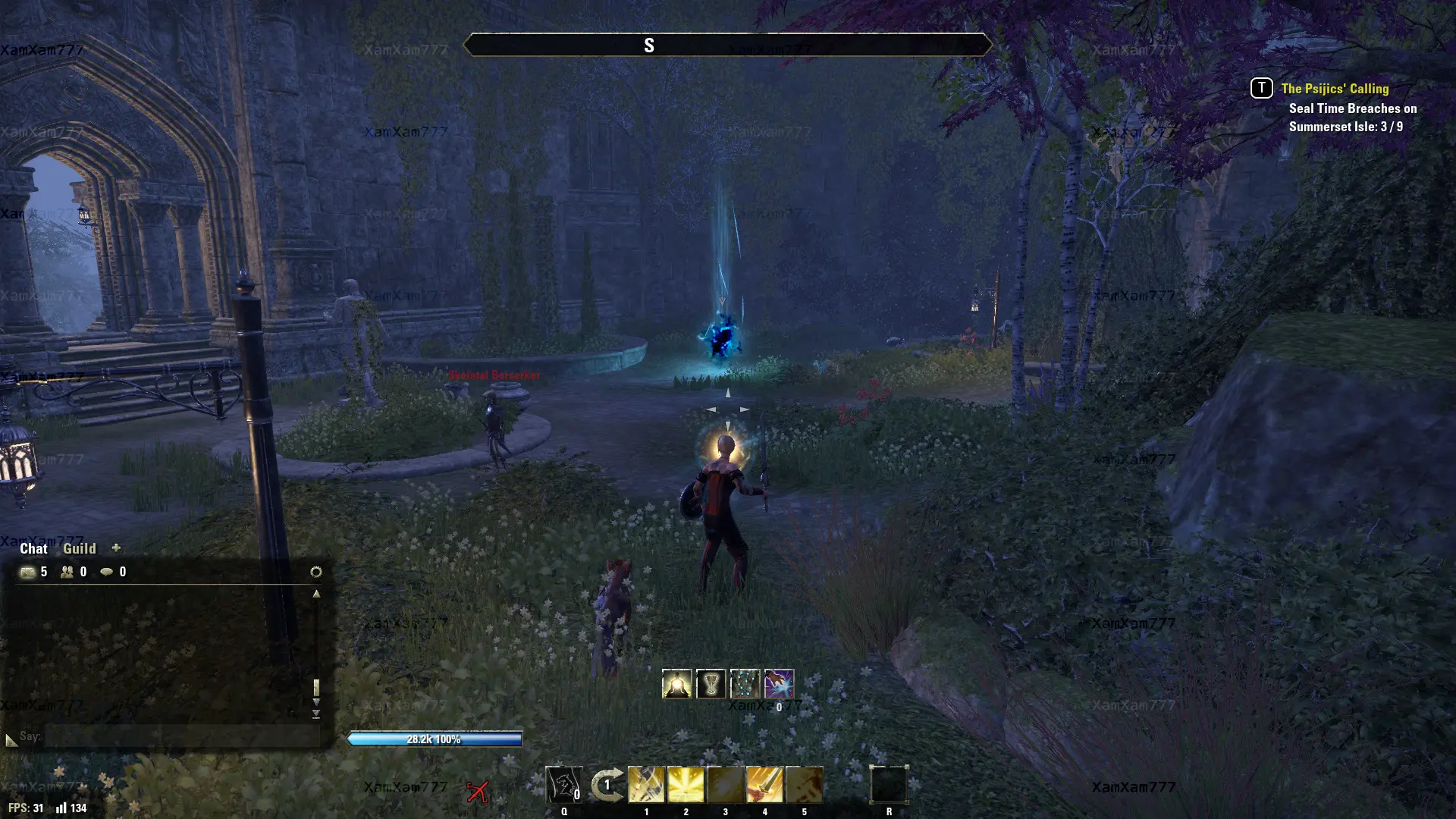Cast the radiant light burst ability in slot 2
Screen dimensions: 1456x819
(x=686, y=784)
